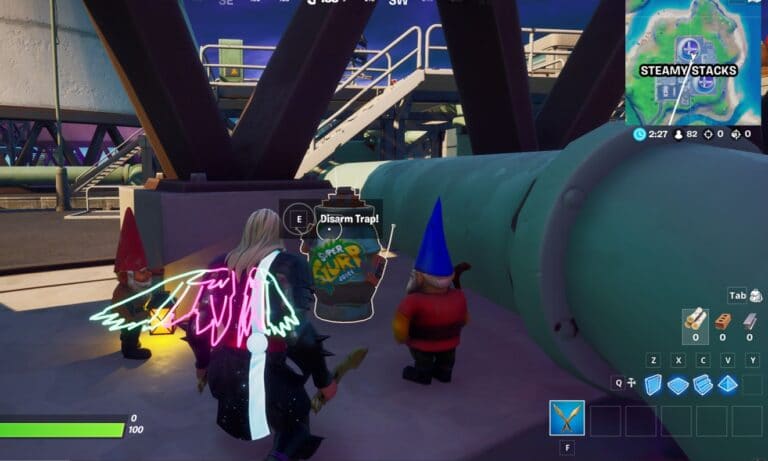Select the wood building material
This screenshot has width=768, height=461.
693,321
